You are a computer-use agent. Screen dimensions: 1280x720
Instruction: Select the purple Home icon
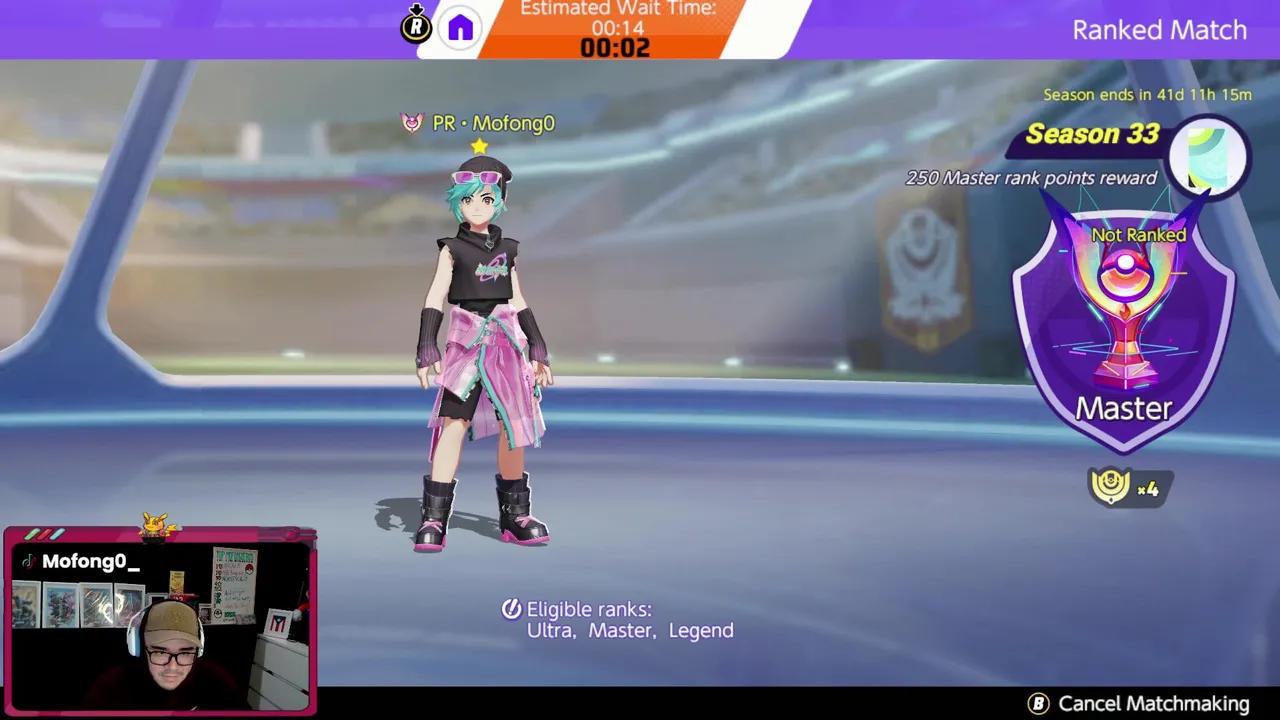(459, 26)
